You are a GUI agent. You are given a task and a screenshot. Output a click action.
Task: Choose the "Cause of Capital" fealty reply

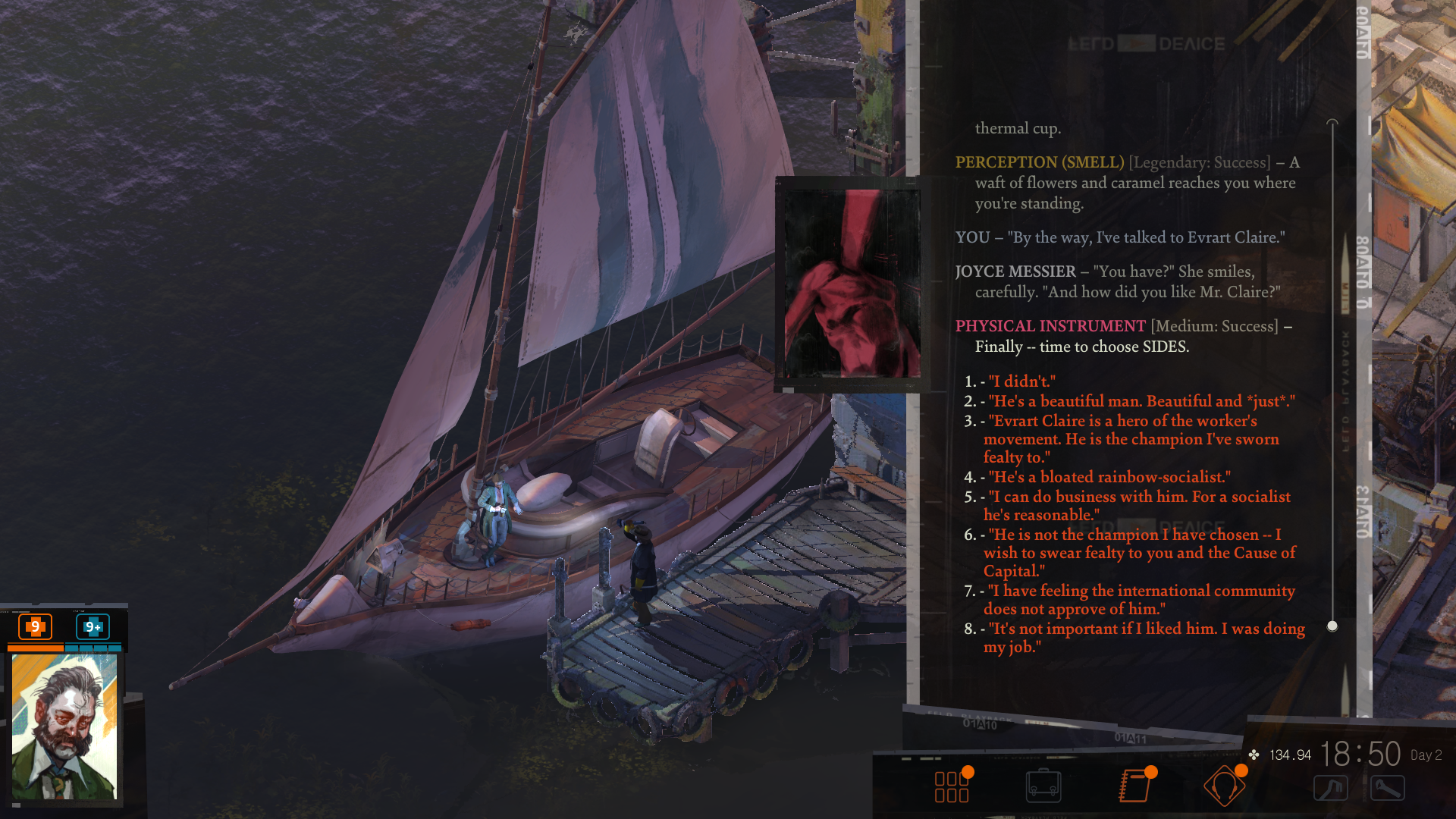pos(1139,553)
